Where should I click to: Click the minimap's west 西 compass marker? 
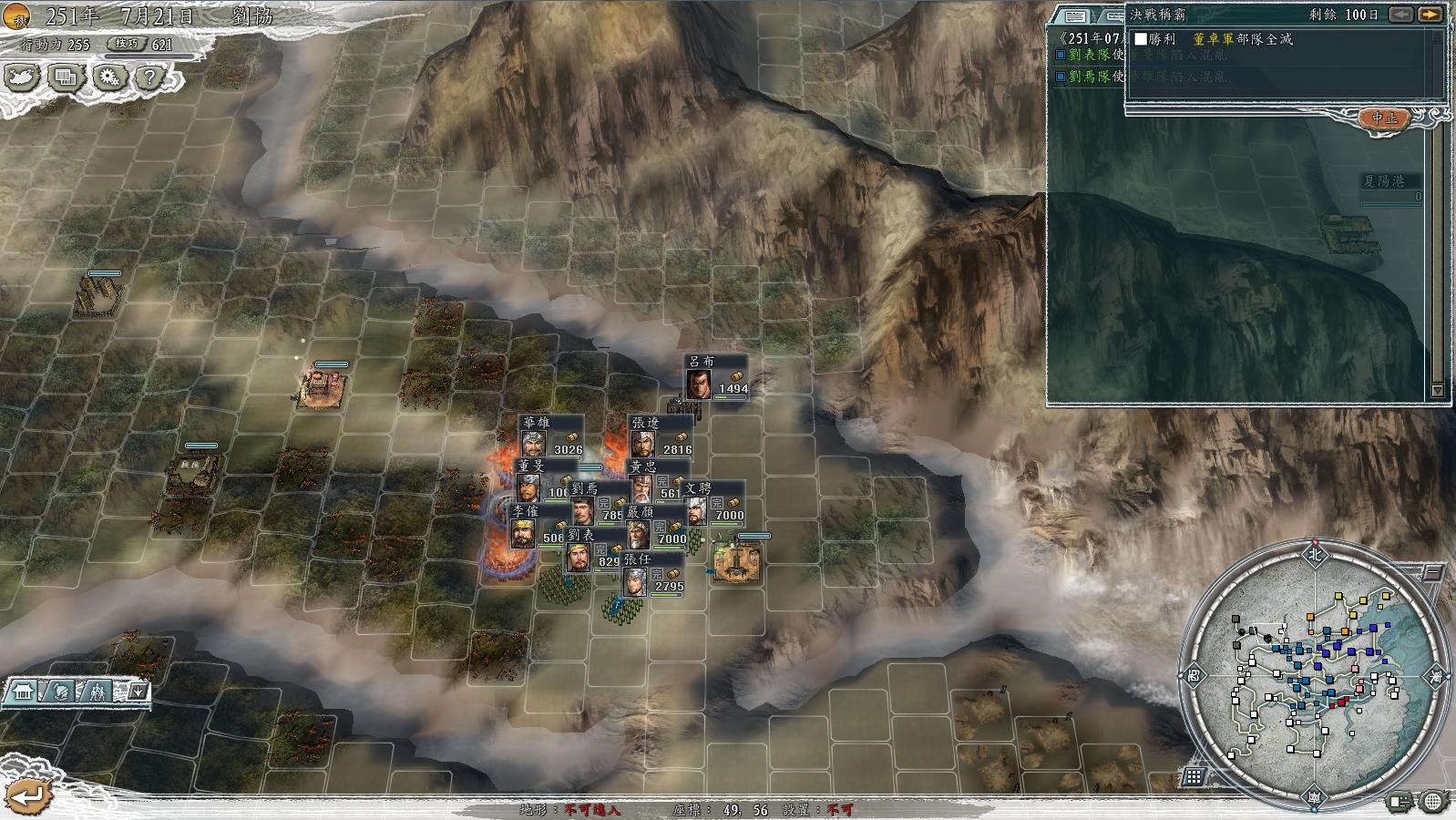tap(1193, 676)
